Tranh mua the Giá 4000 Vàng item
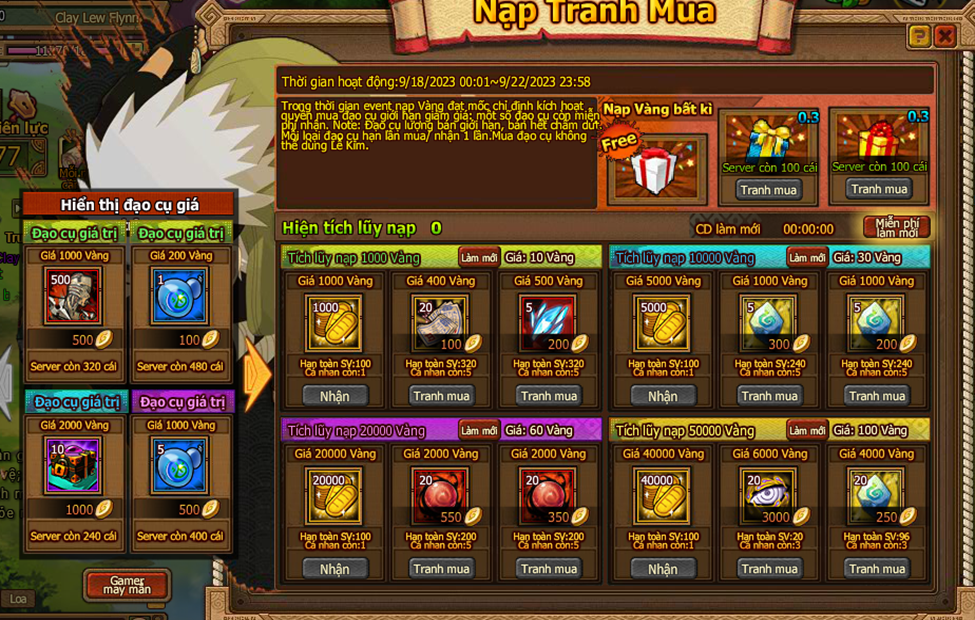Screen dimensions: 975x620 876,569
